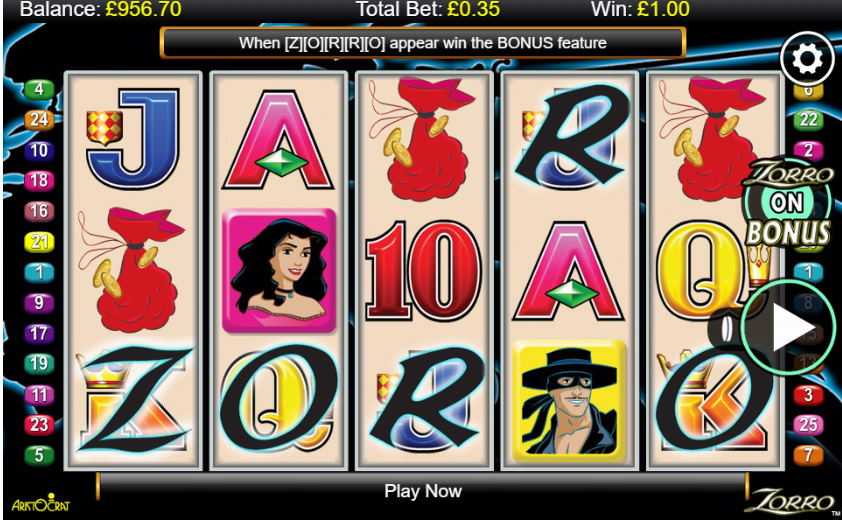
Task: Select payline 17 marker
Action: 39,333
